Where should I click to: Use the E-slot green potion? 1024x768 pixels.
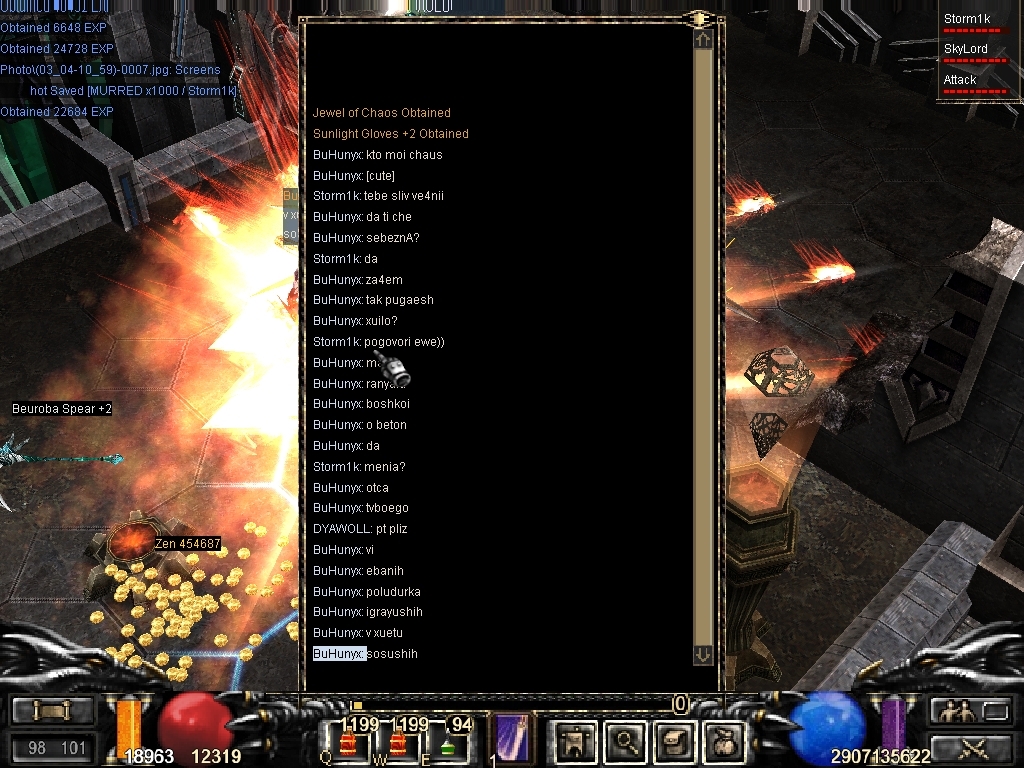tap(447, 743)
